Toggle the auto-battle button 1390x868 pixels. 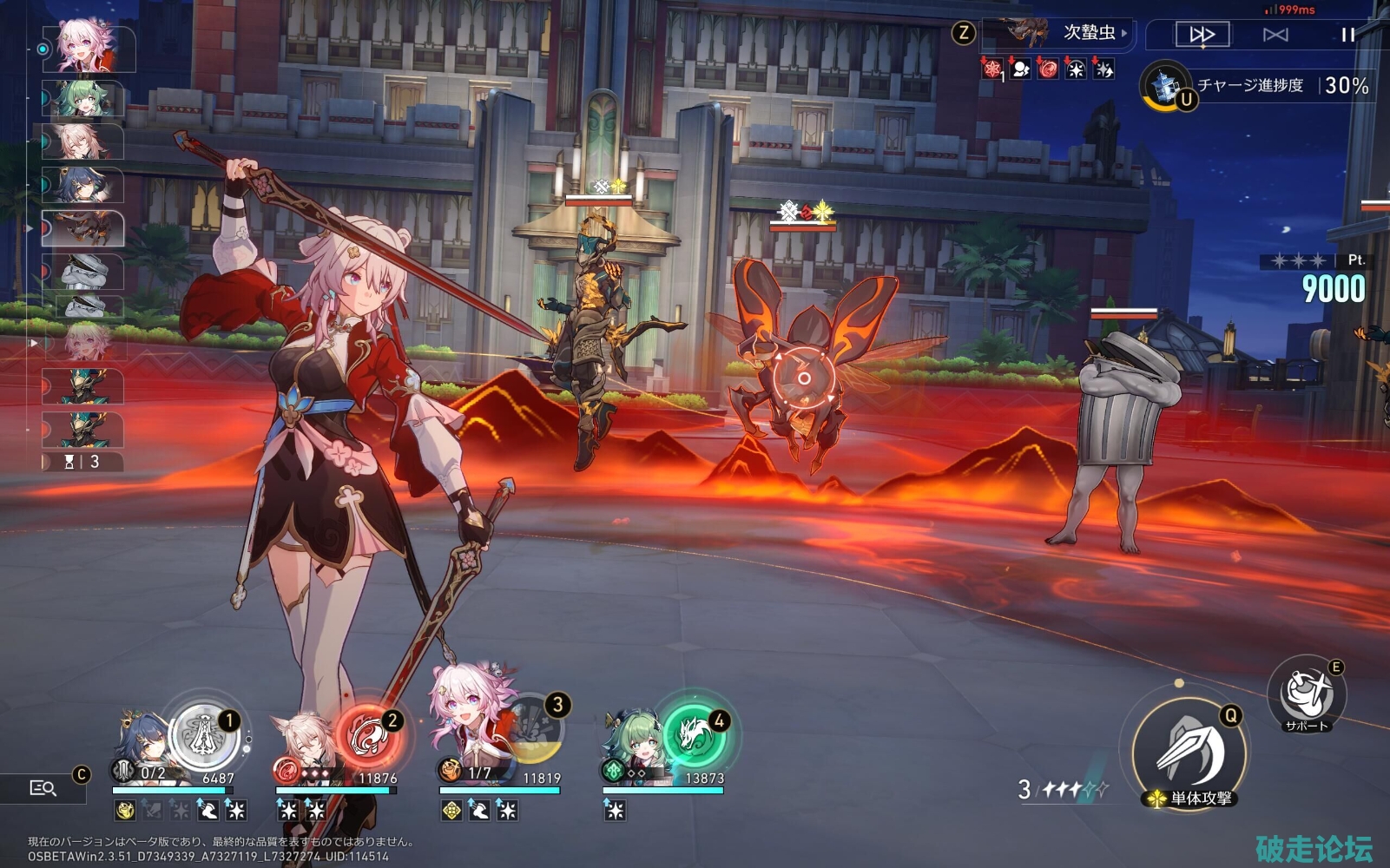point(1275,35)
